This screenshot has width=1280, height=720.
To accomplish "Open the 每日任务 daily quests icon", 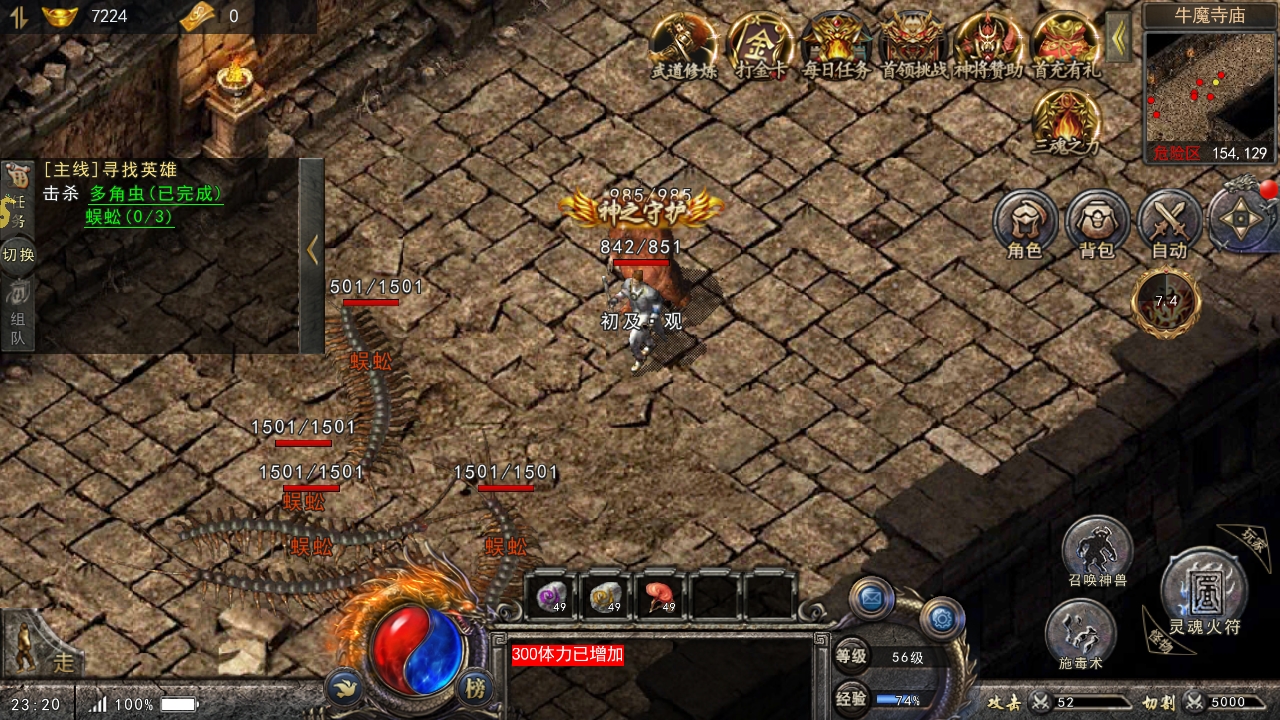I will pyautogui.click(x=836, y=43).
